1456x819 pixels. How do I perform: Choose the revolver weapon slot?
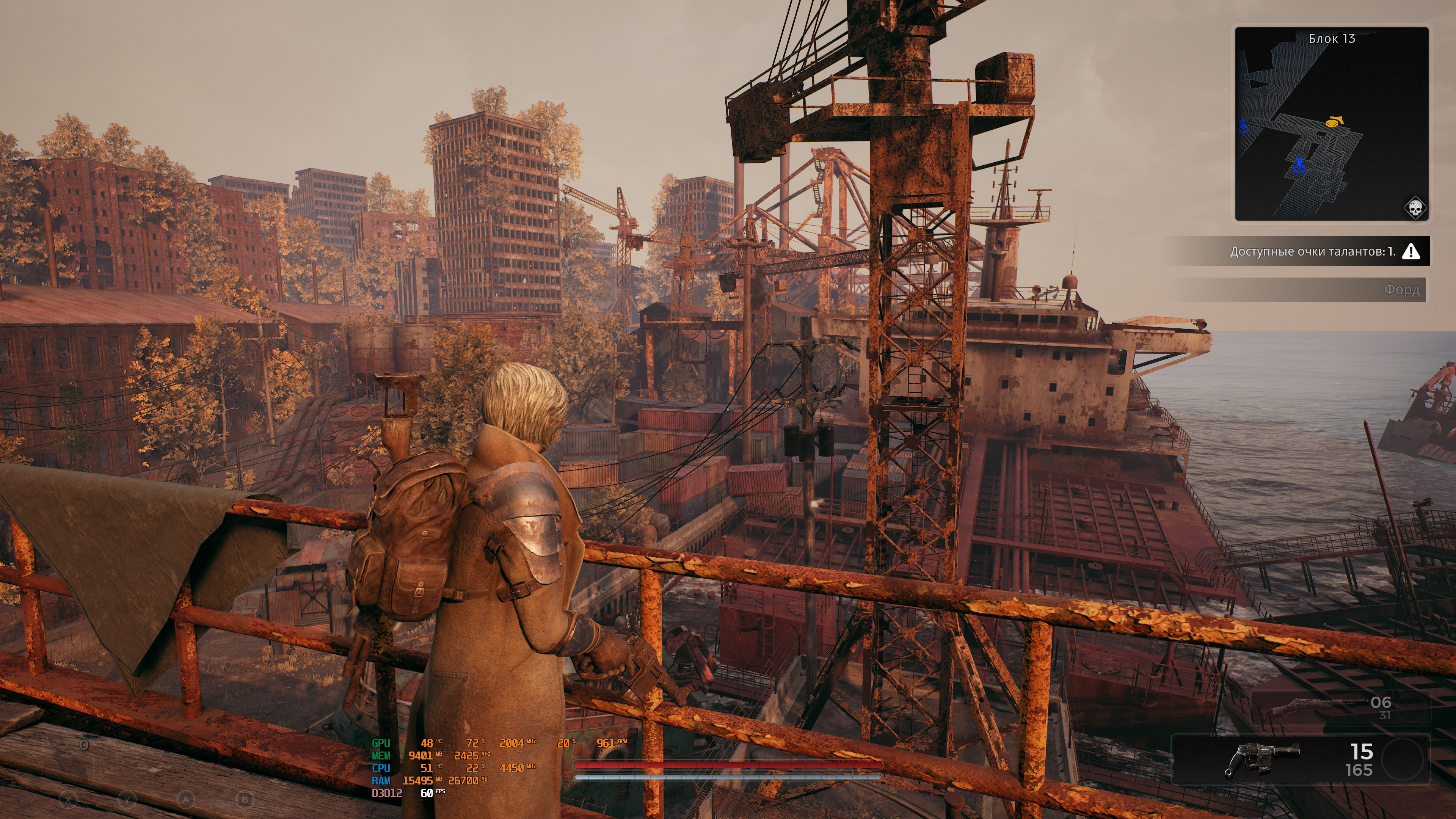tap(1300, 759)
